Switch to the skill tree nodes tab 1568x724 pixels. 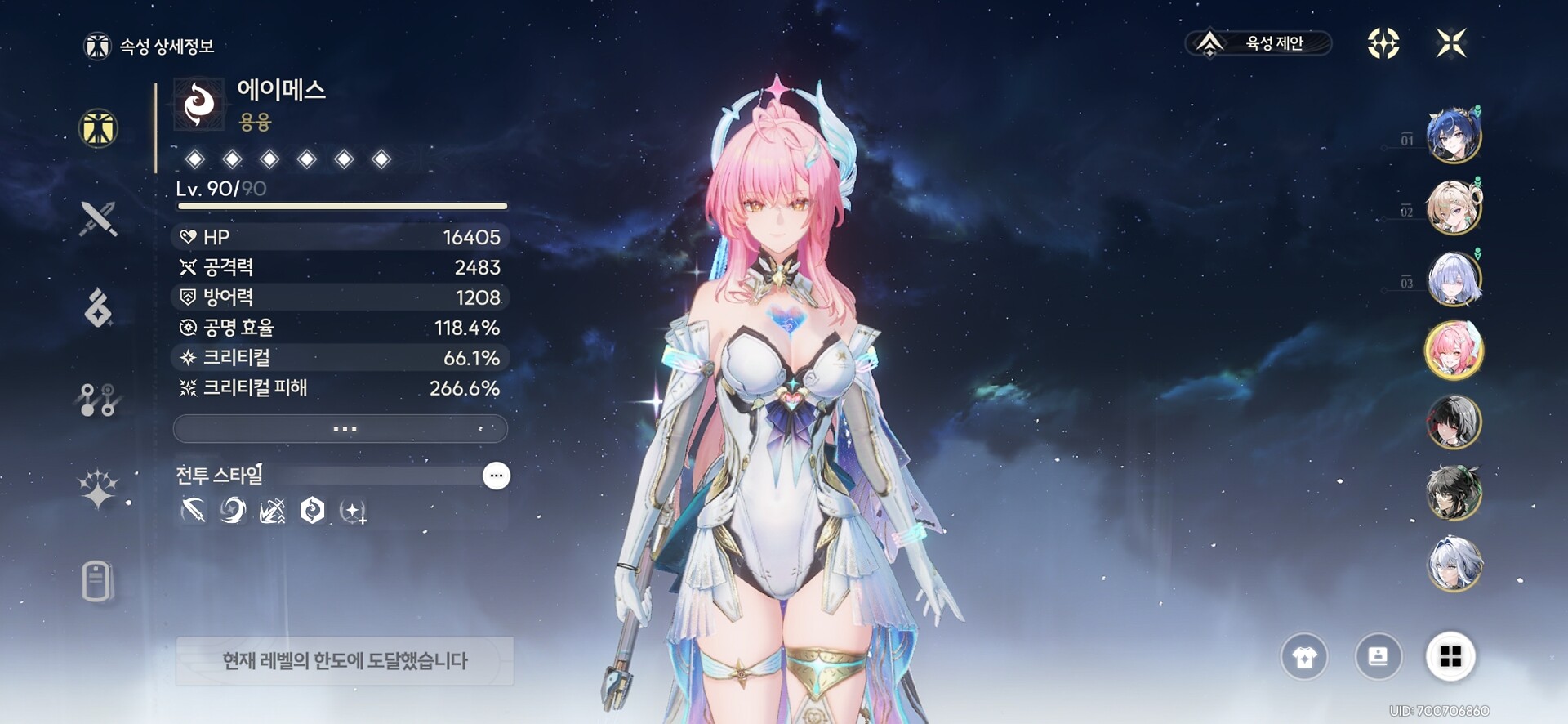point(98,400)
